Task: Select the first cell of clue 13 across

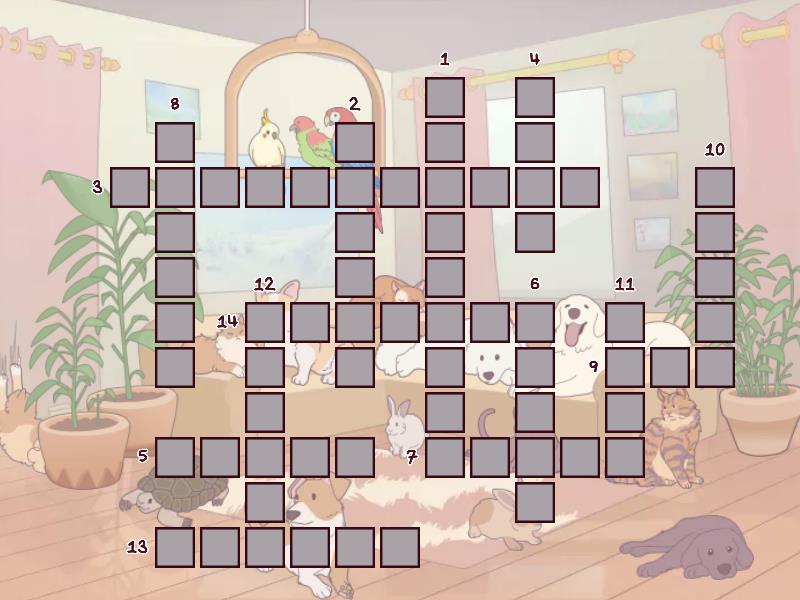Action: point(175,547)
